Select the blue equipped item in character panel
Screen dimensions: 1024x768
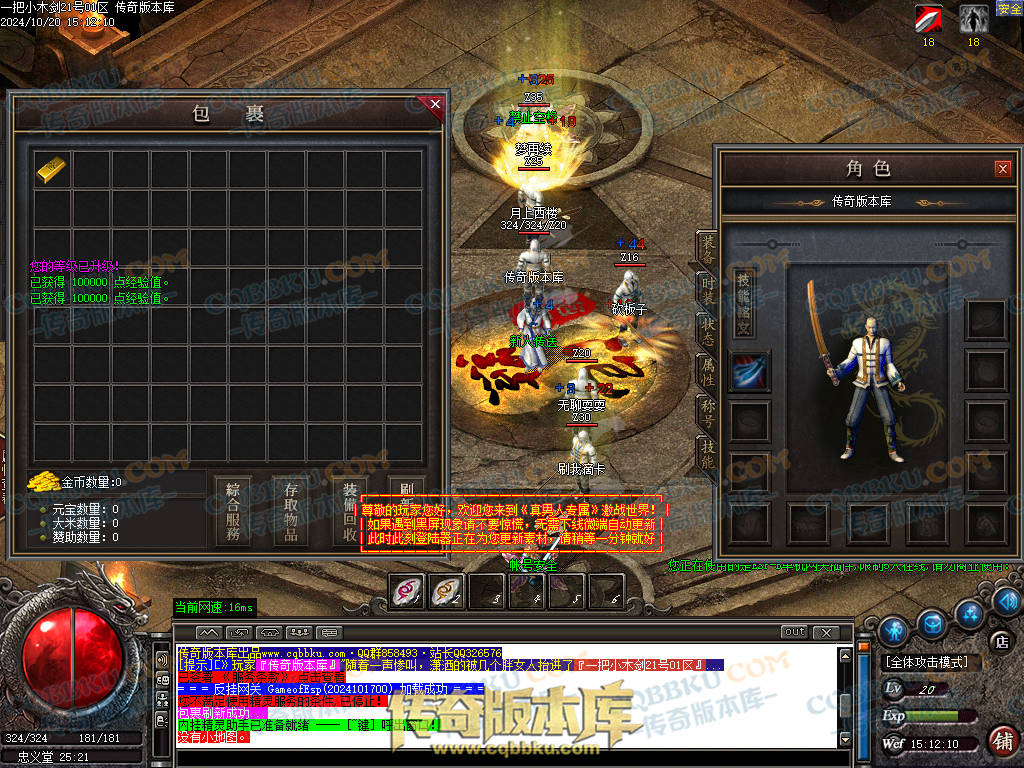tap(750, 370)
